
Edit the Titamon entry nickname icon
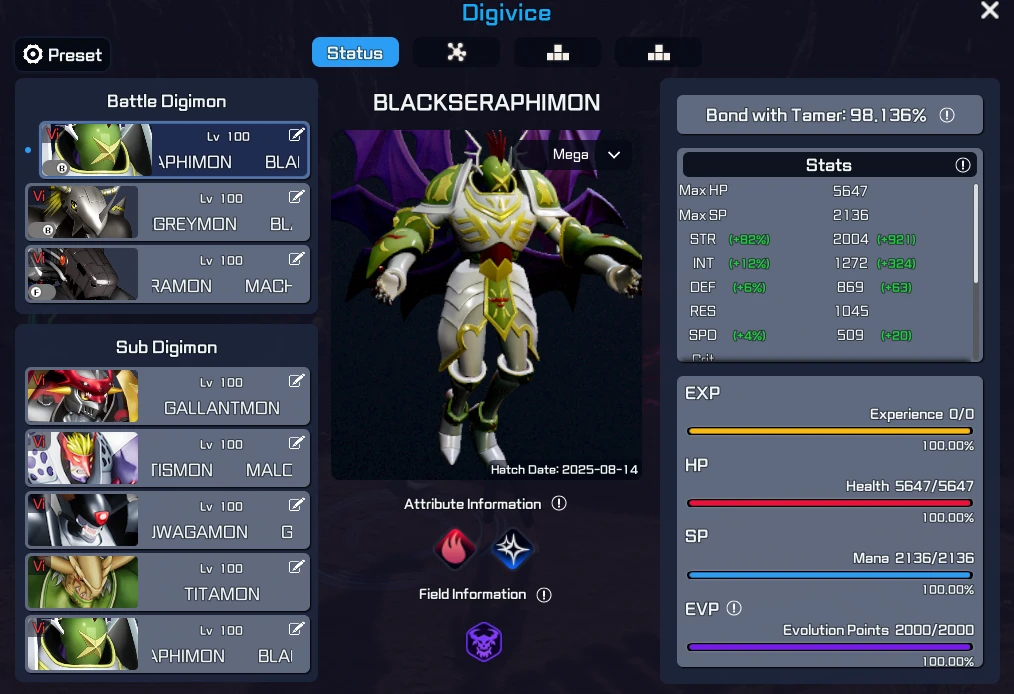pyautogui.click(x=297, y=567)
